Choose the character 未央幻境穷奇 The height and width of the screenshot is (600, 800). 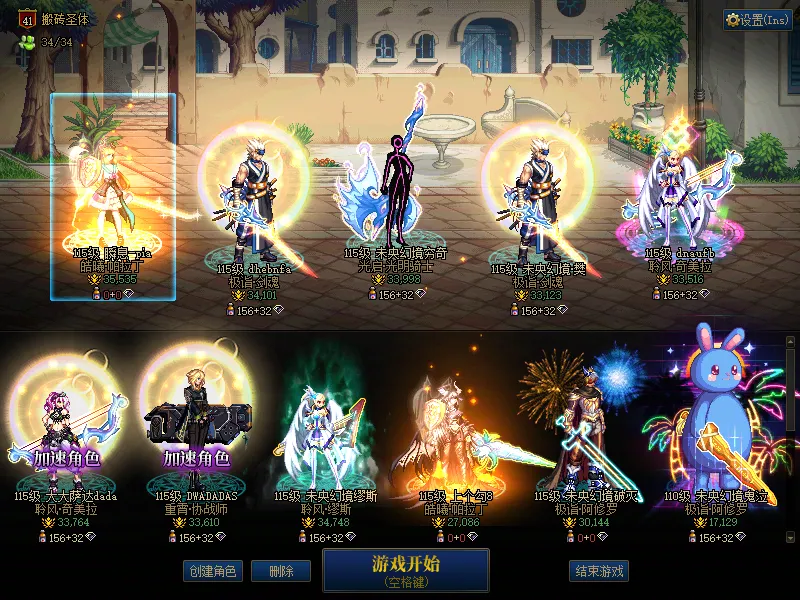[393, 200]
